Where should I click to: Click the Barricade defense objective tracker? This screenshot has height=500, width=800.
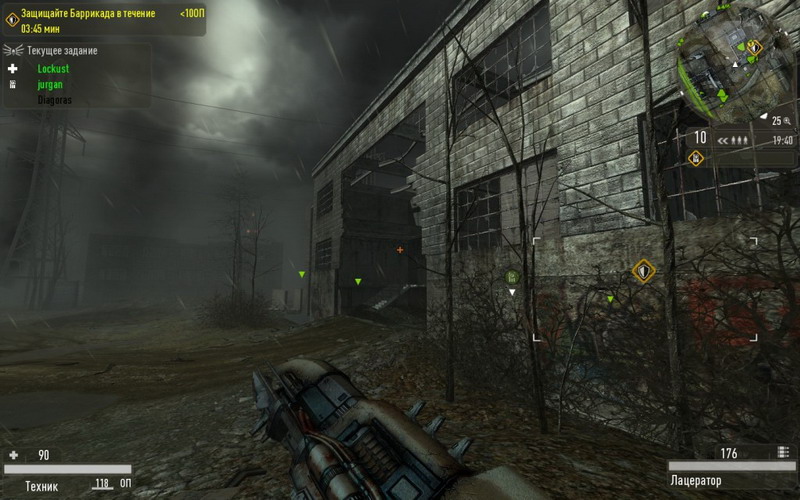100,20
